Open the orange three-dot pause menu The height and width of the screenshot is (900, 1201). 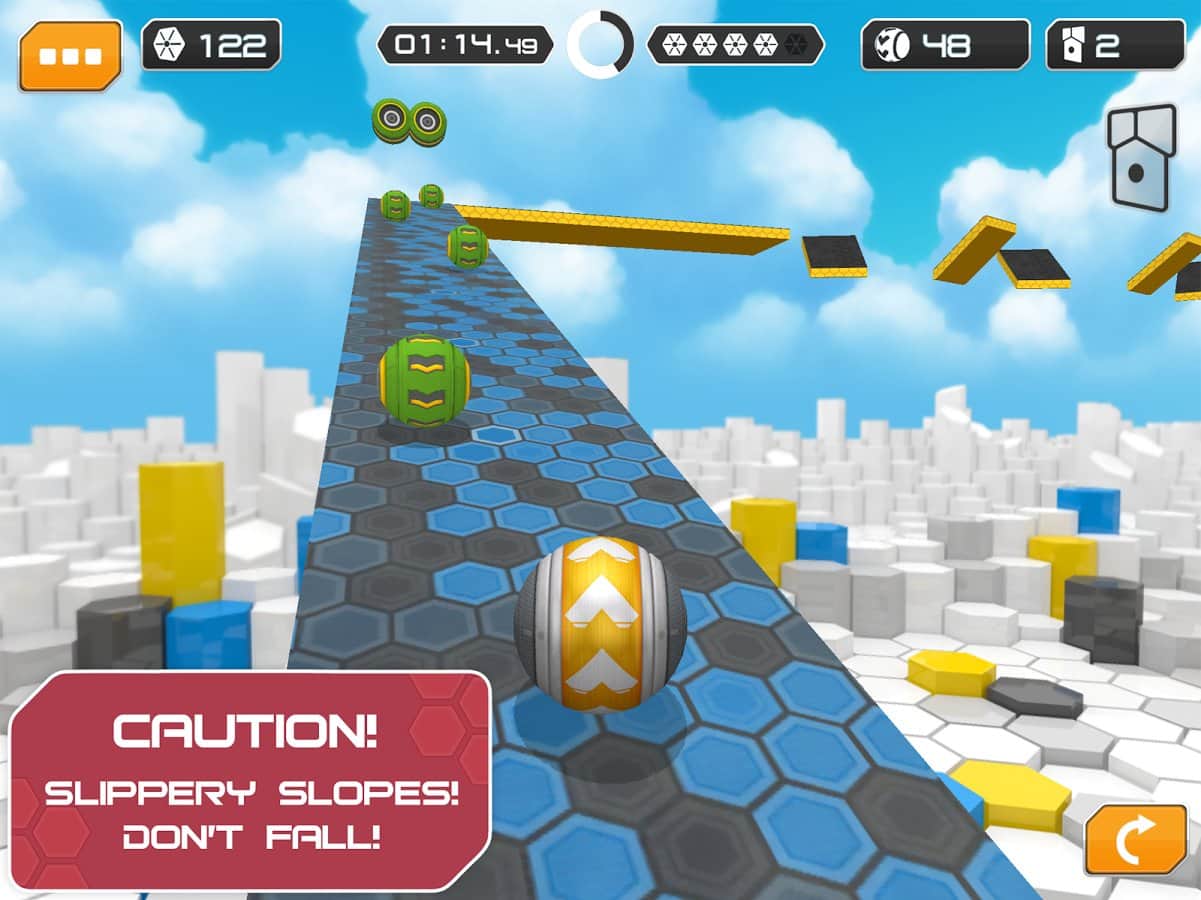click(70, 54)
